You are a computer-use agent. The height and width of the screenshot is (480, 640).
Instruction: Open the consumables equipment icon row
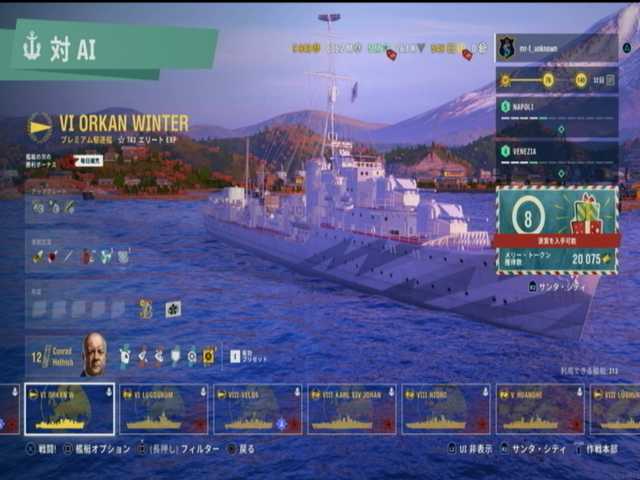82,257
